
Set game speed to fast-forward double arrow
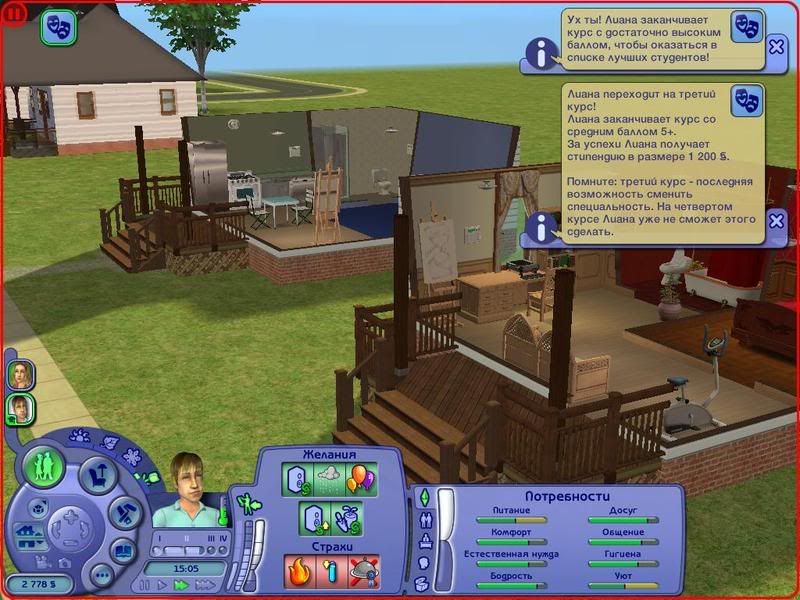point(182,584)
